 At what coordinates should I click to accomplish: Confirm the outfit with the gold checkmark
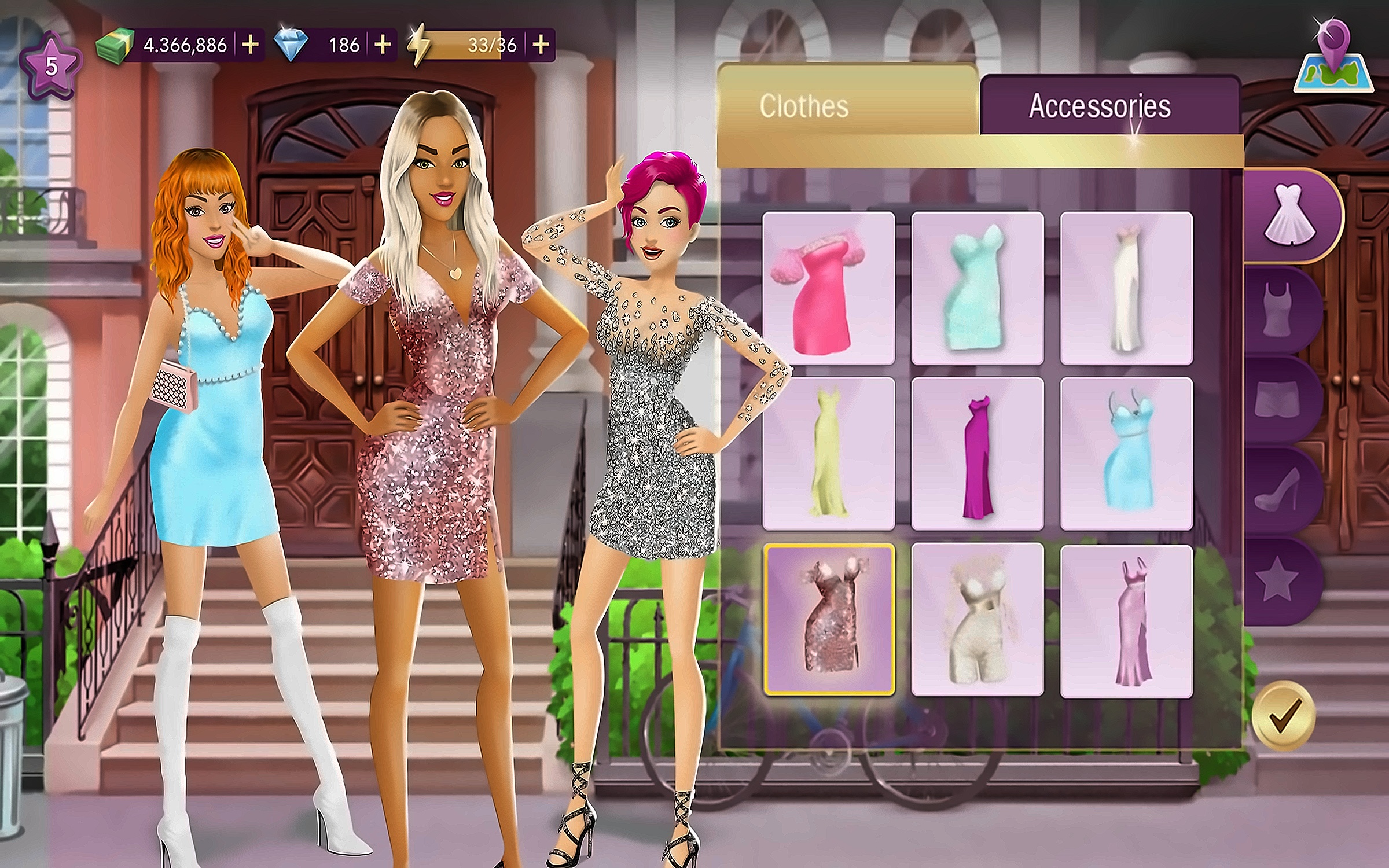click(1283, 716)
